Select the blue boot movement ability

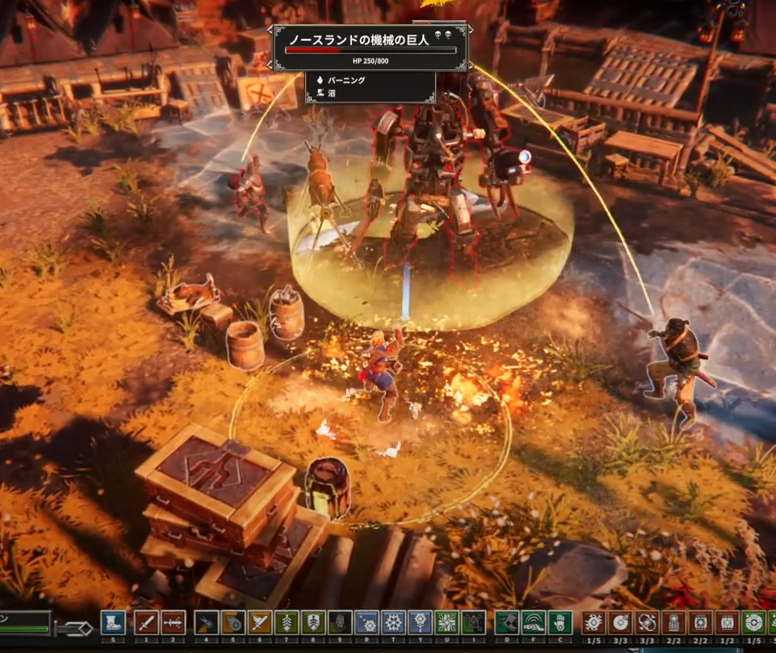[x=113, y=622]
